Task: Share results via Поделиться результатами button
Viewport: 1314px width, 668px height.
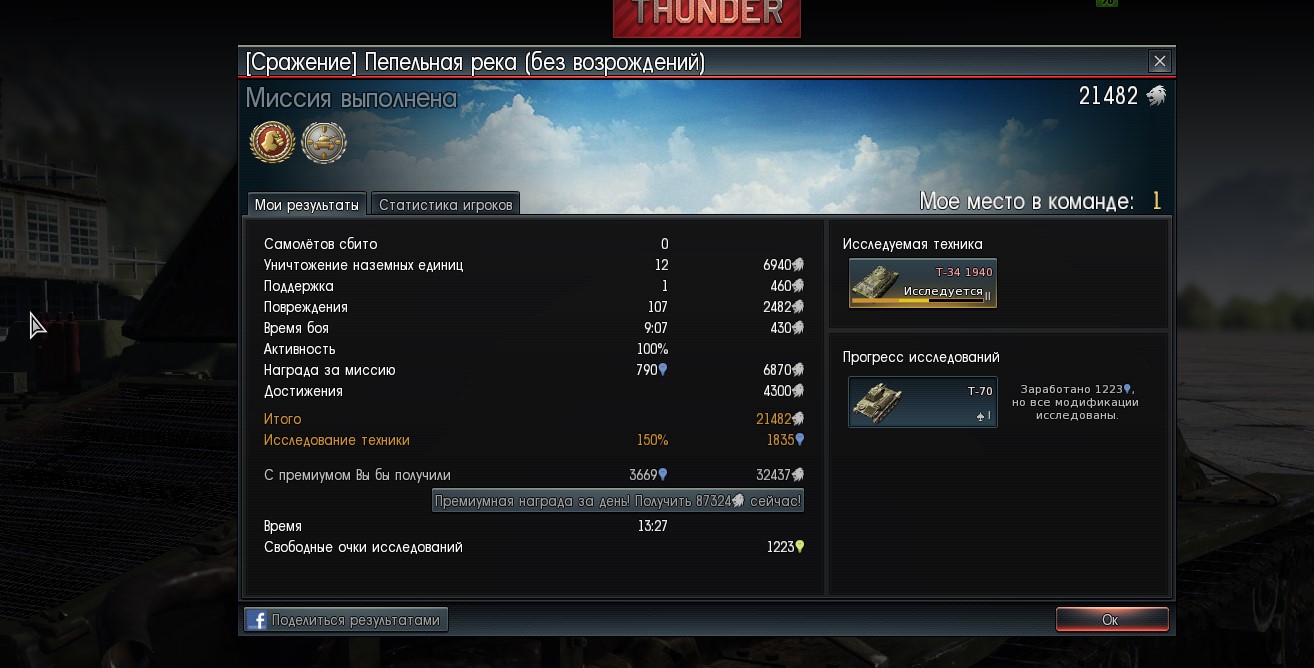Action: tap(346, 620)
